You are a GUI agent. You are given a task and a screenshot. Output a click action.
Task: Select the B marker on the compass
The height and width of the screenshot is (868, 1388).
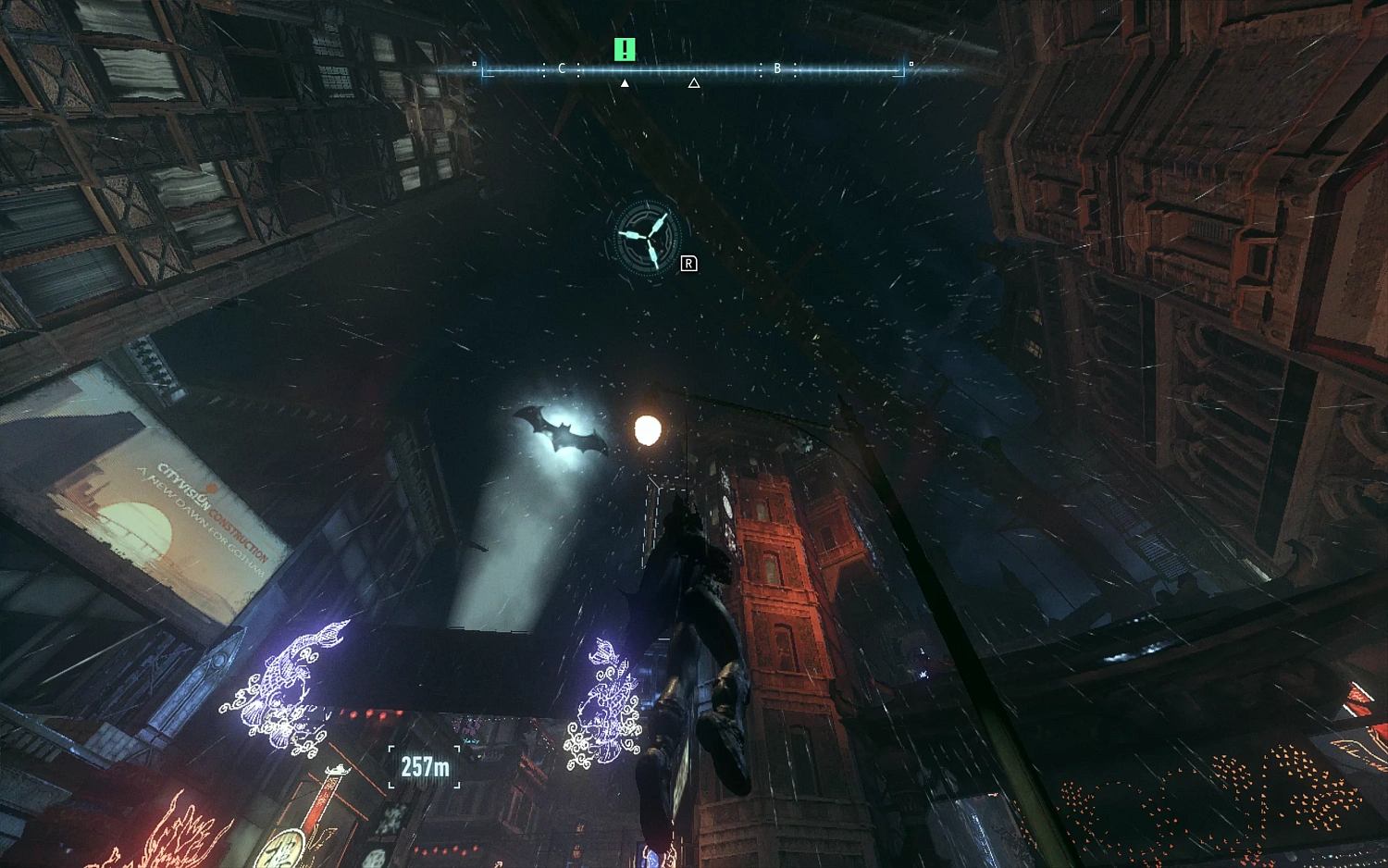[777, 68]
